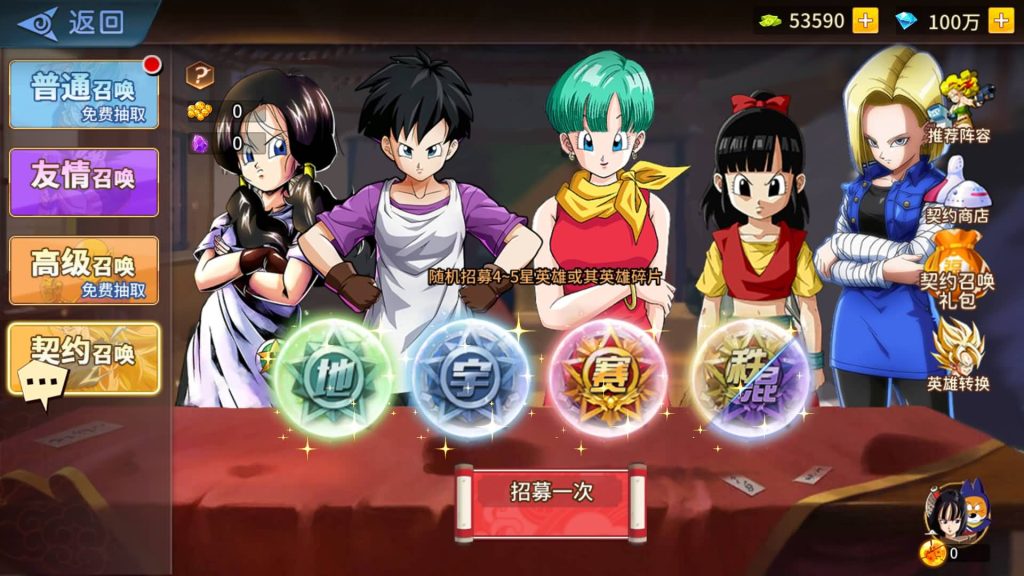Choose the 契约召唤 tab
The image size is (1024, 576).
click(x=84, y=357)
